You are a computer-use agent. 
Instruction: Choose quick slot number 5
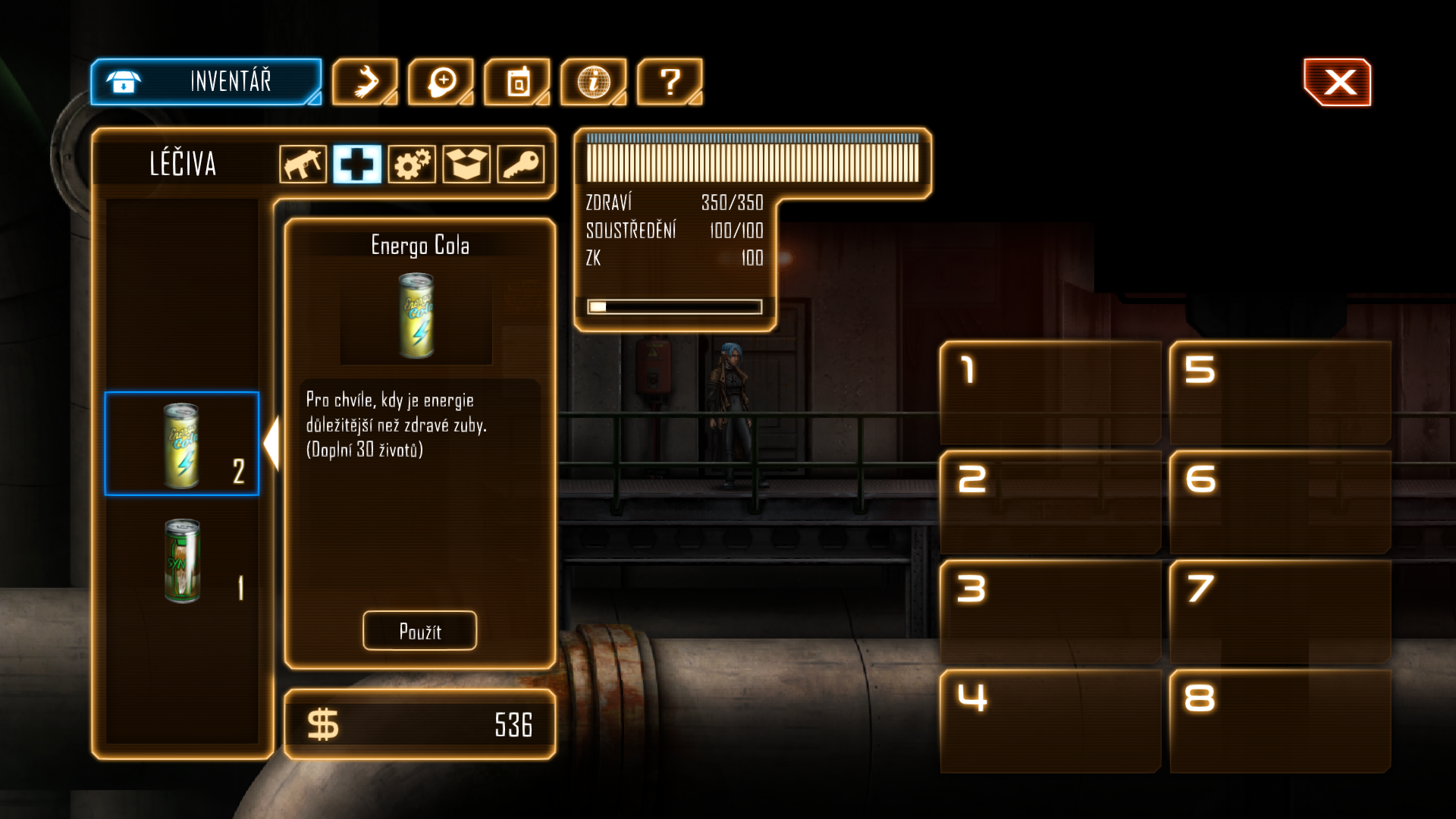point(1280,393)
